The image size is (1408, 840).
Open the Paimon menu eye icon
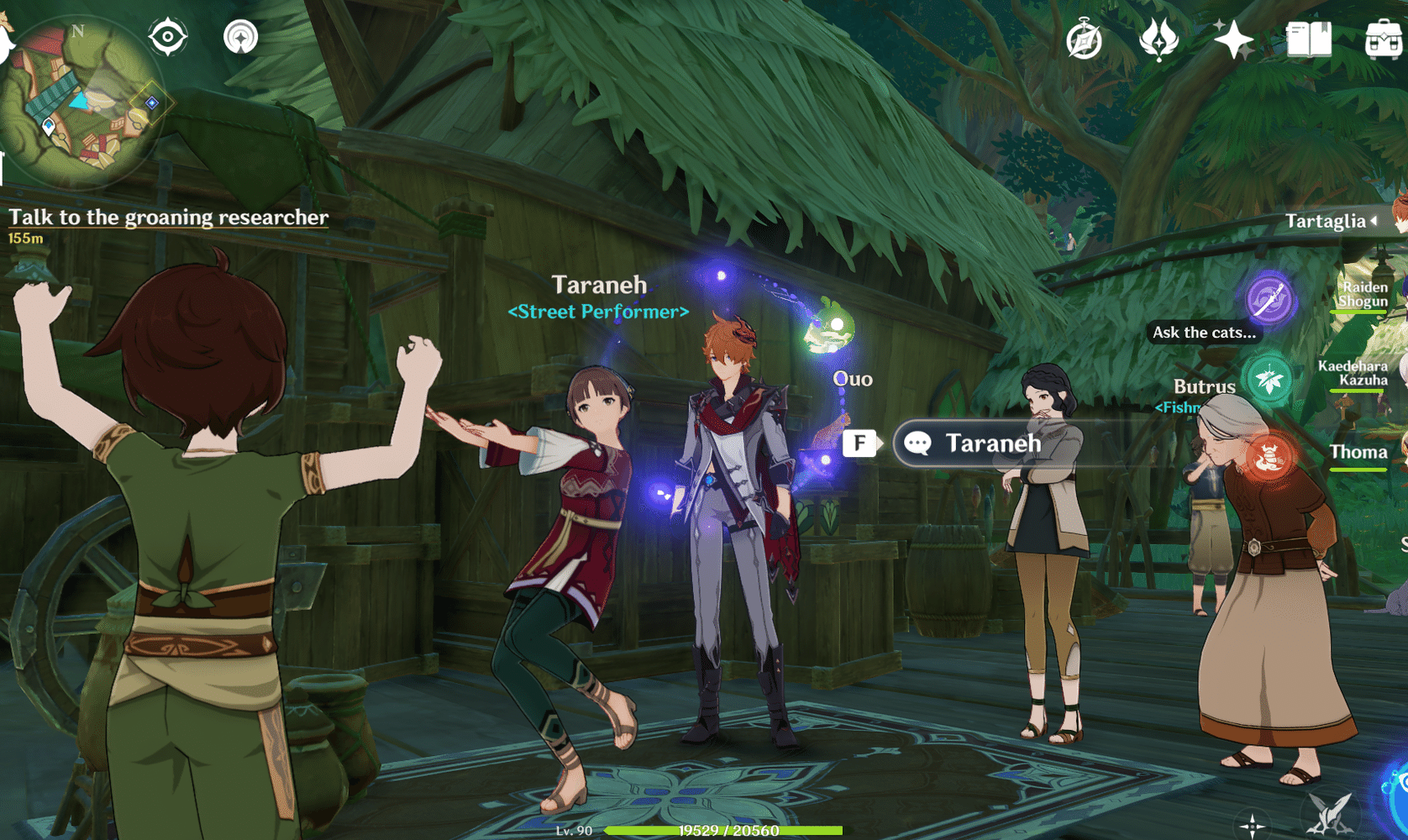(167, 35)
